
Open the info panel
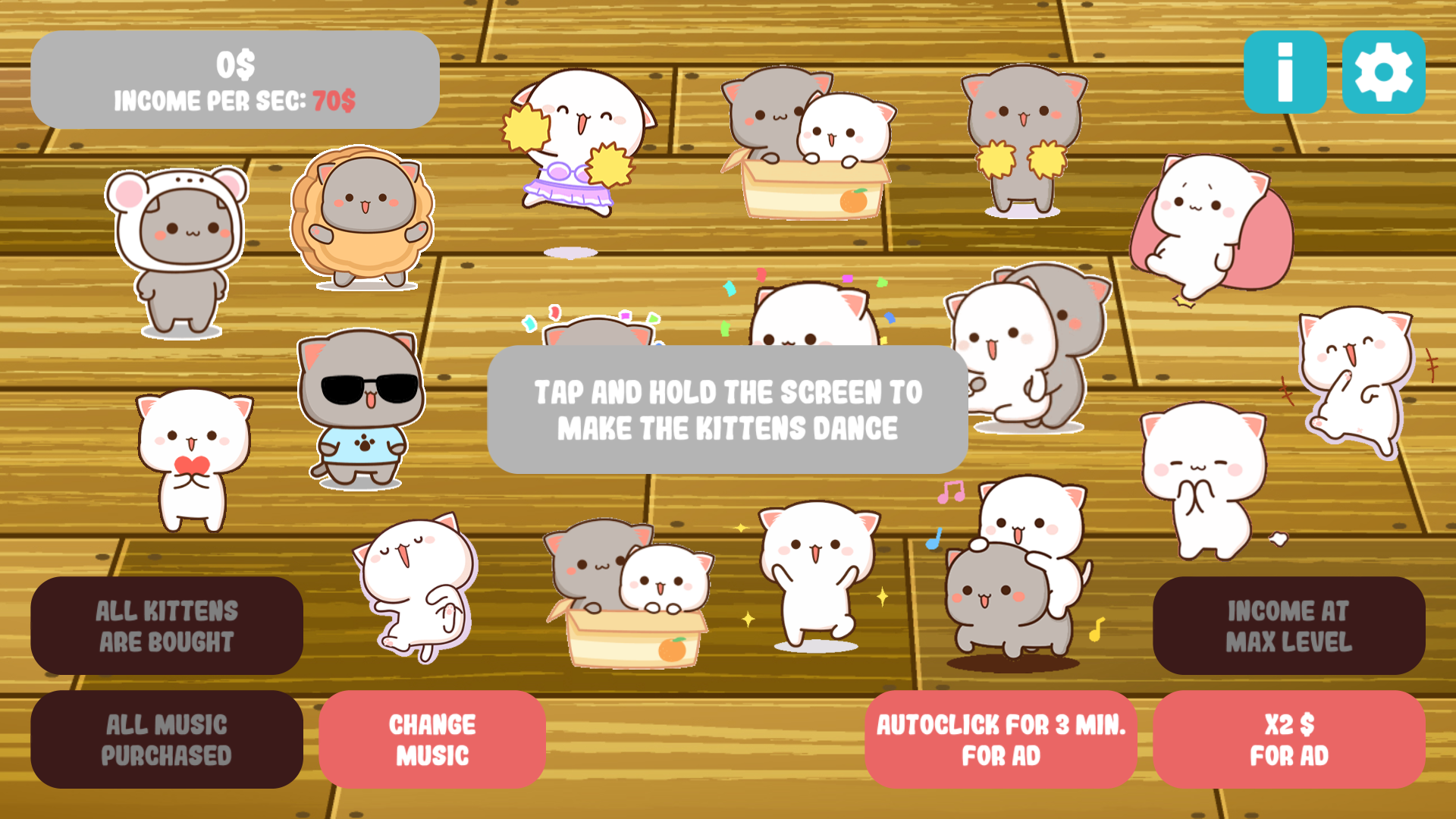click(x=1285, y=73)
